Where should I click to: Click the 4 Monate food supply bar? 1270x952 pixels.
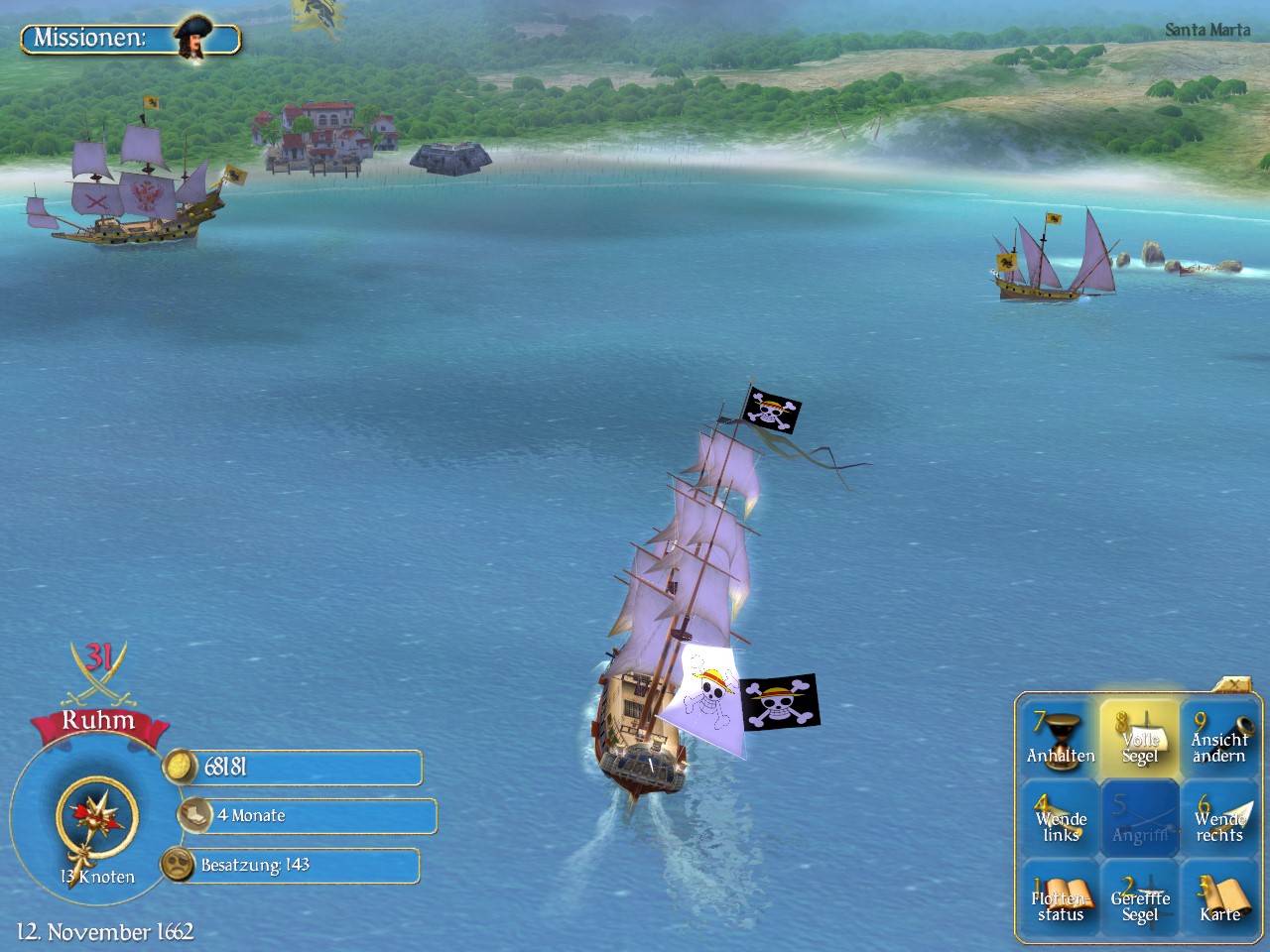tap(310, 816)
